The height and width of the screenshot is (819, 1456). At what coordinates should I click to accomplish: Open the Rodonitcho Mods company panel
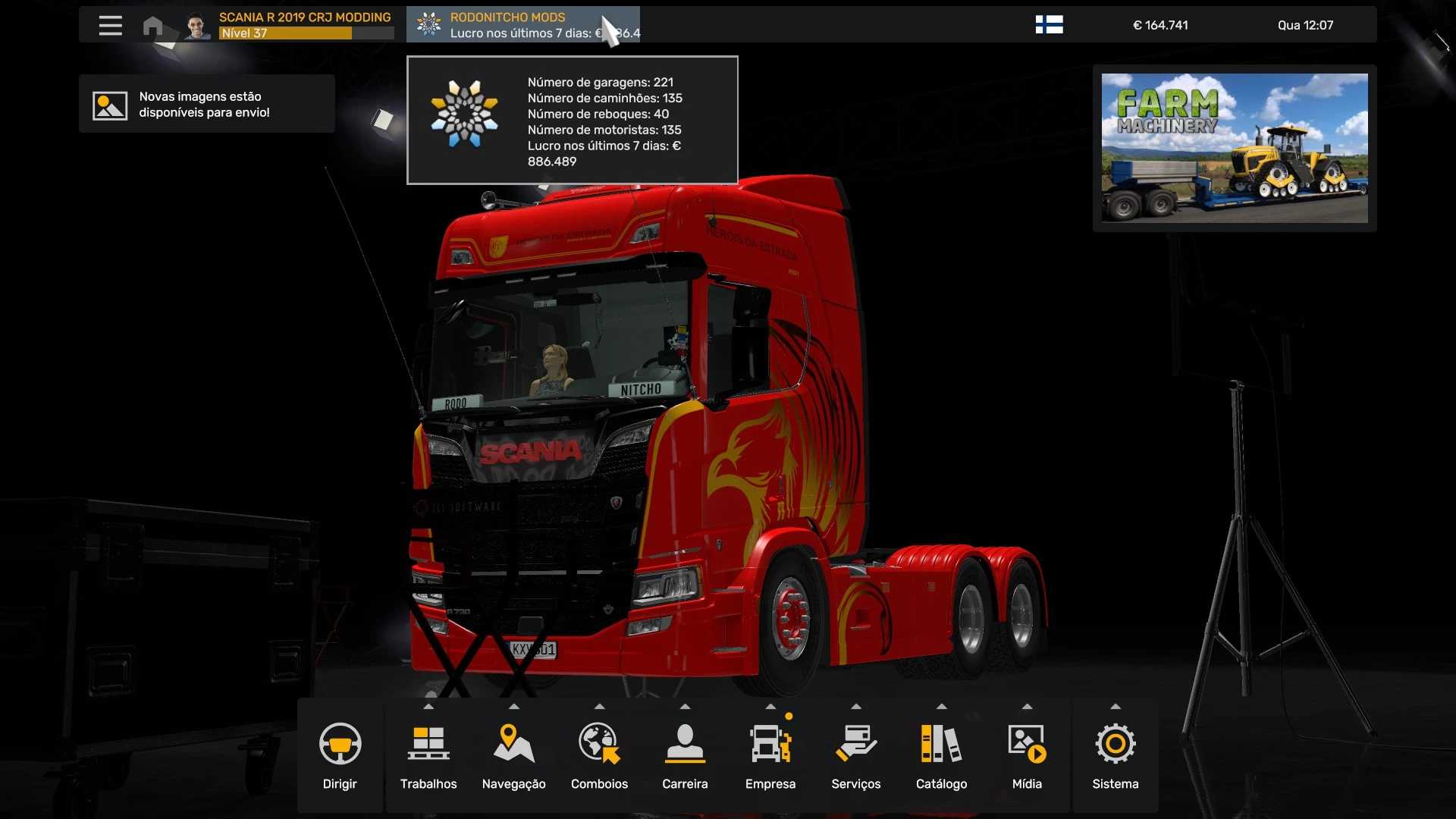tap(522, 25)
